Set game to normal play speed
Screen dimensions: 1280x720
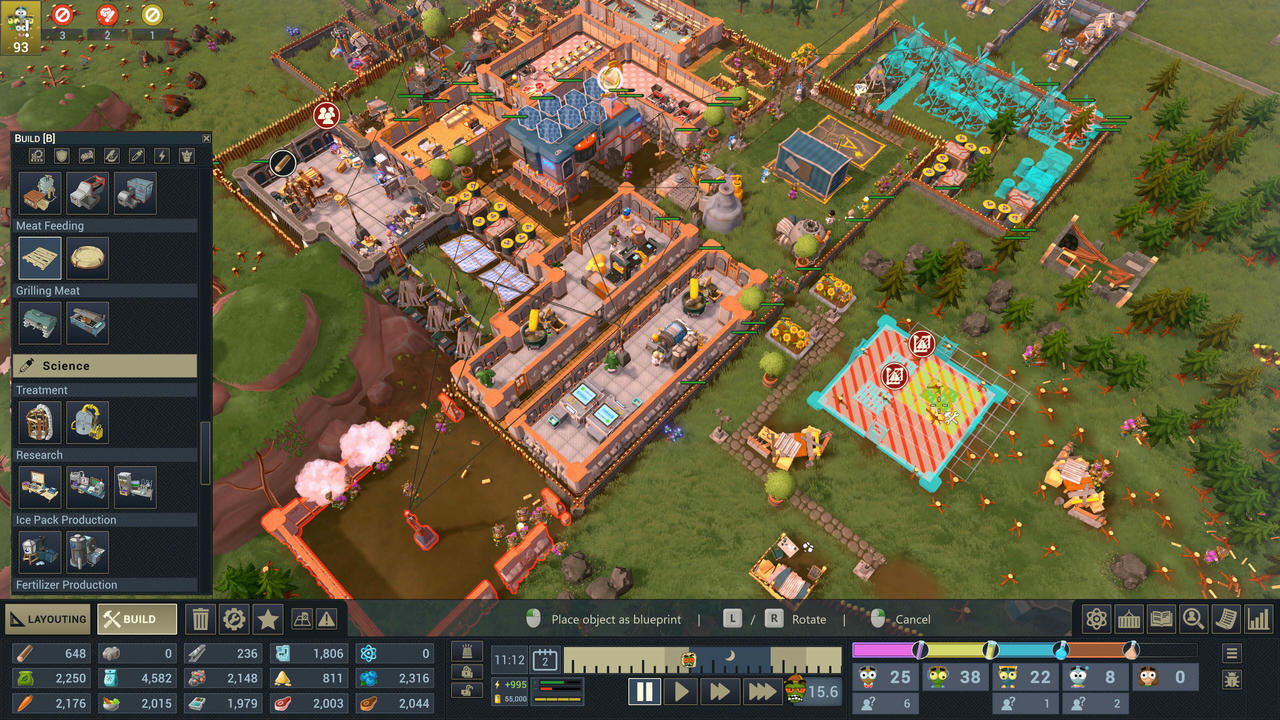pos(682,691)
